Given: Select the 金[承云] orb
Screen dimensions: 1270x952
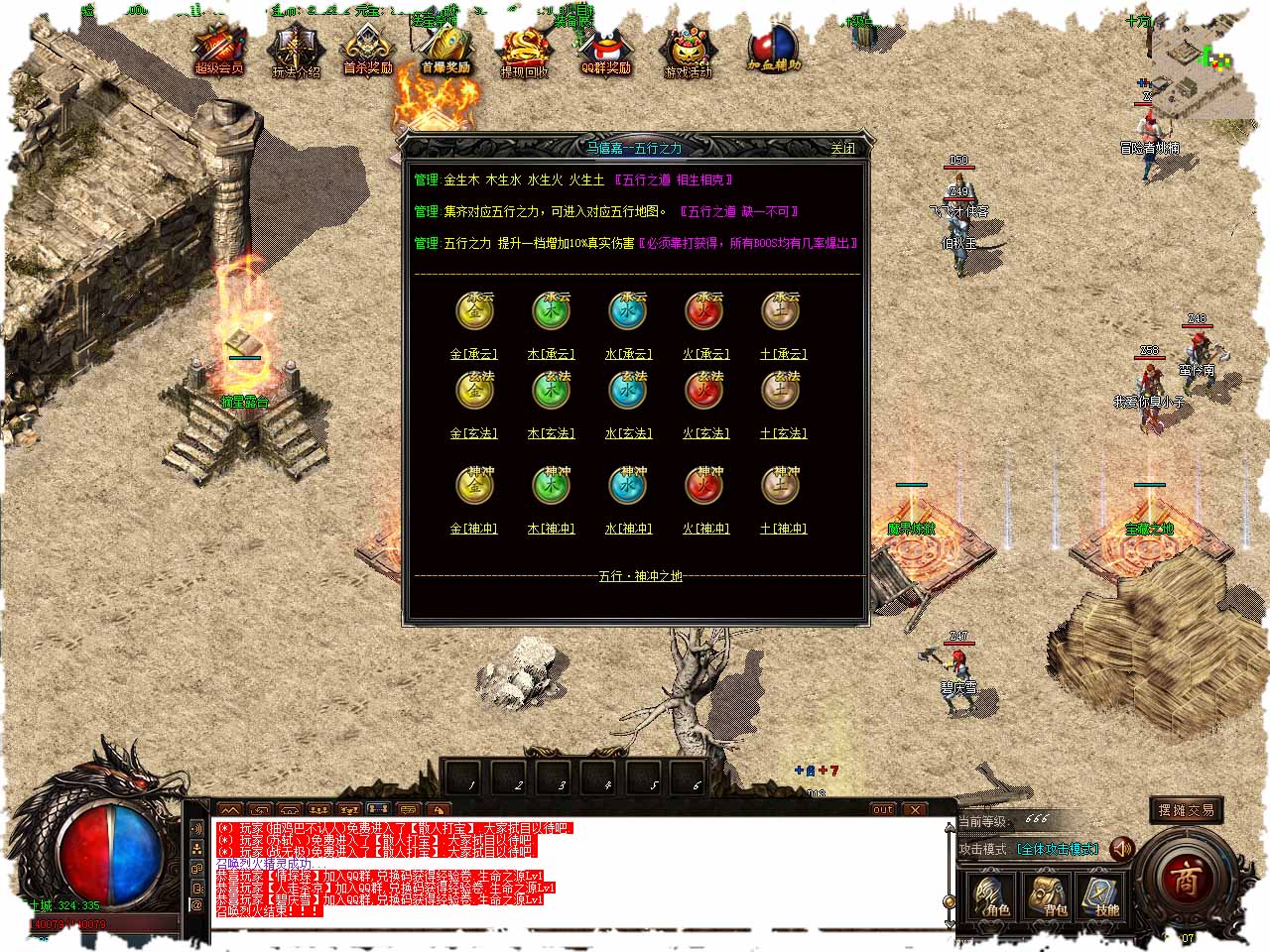Looking at the screenshot, I should tap(474, 311).
